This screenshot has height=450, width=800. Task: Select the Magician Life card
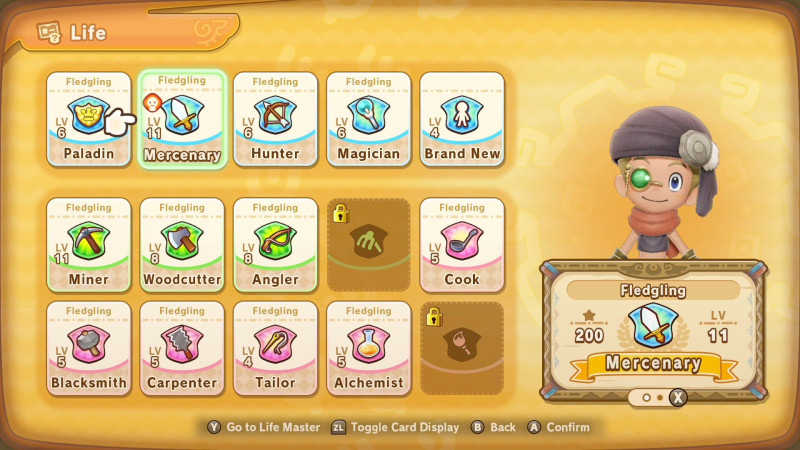pyautogui.click(x=369, y=118)
